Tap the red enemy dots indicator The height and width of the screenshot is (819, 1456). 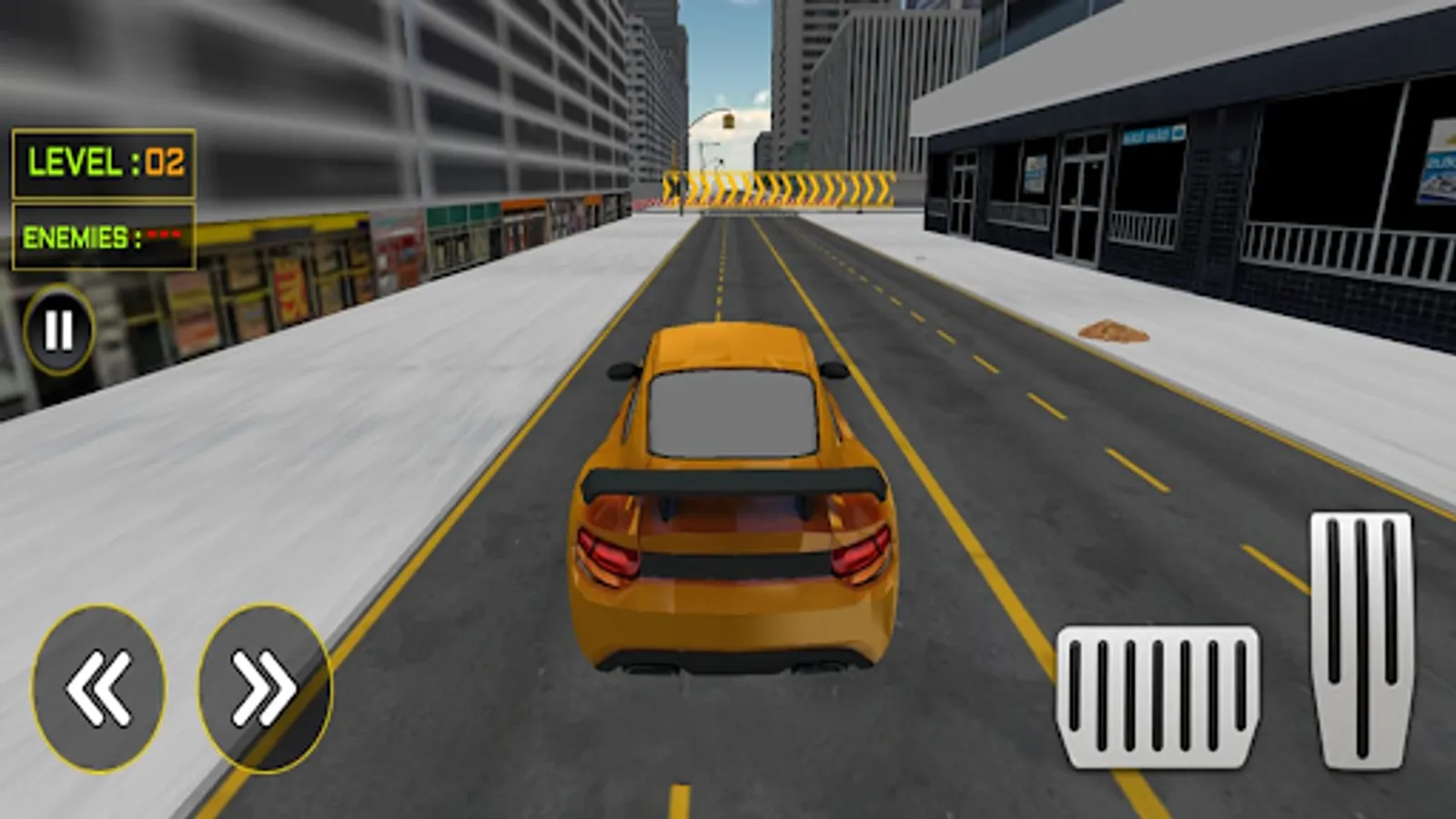[166, 234]
